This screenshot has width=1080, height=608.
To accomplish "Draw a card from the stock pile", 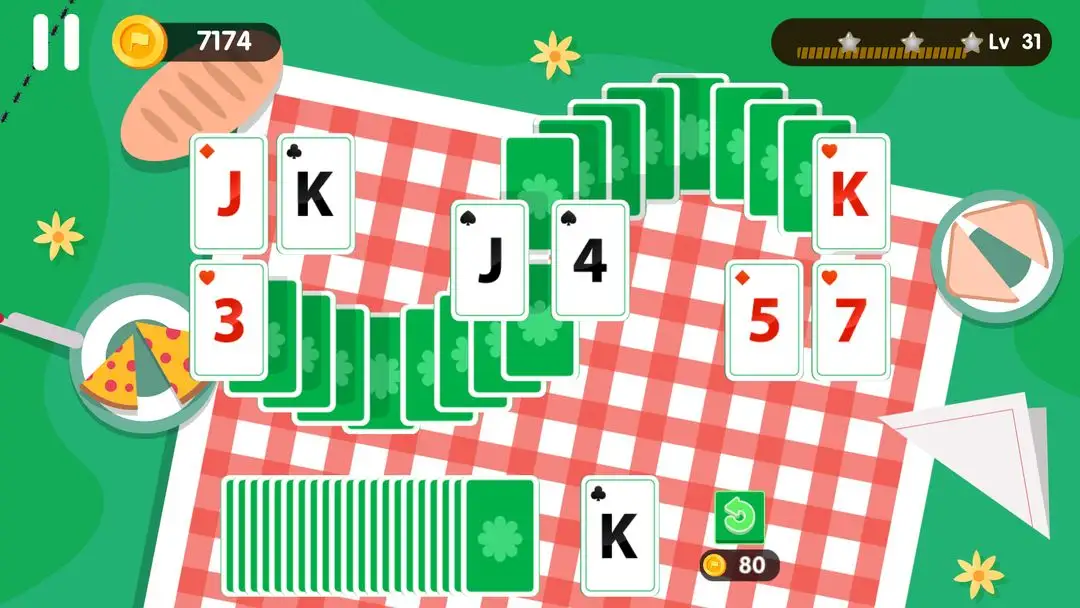I will coord(500,536).
